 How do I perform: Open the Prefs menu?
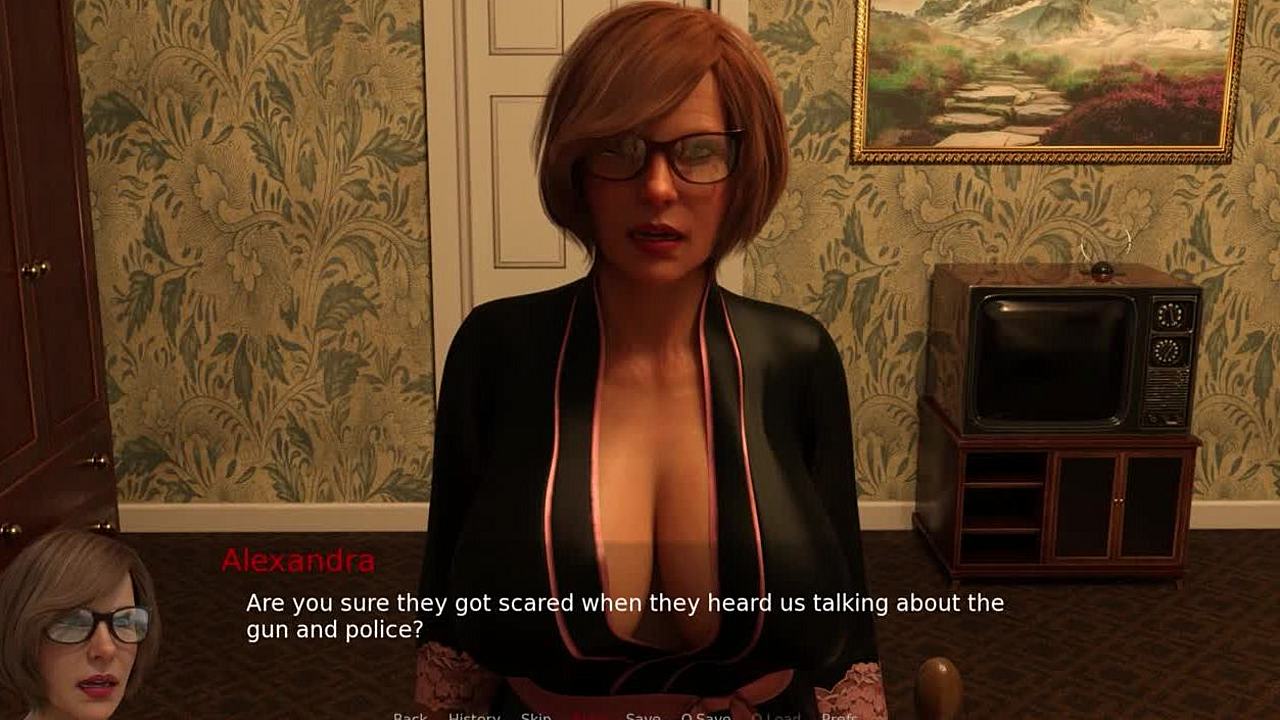click(839, 716)
